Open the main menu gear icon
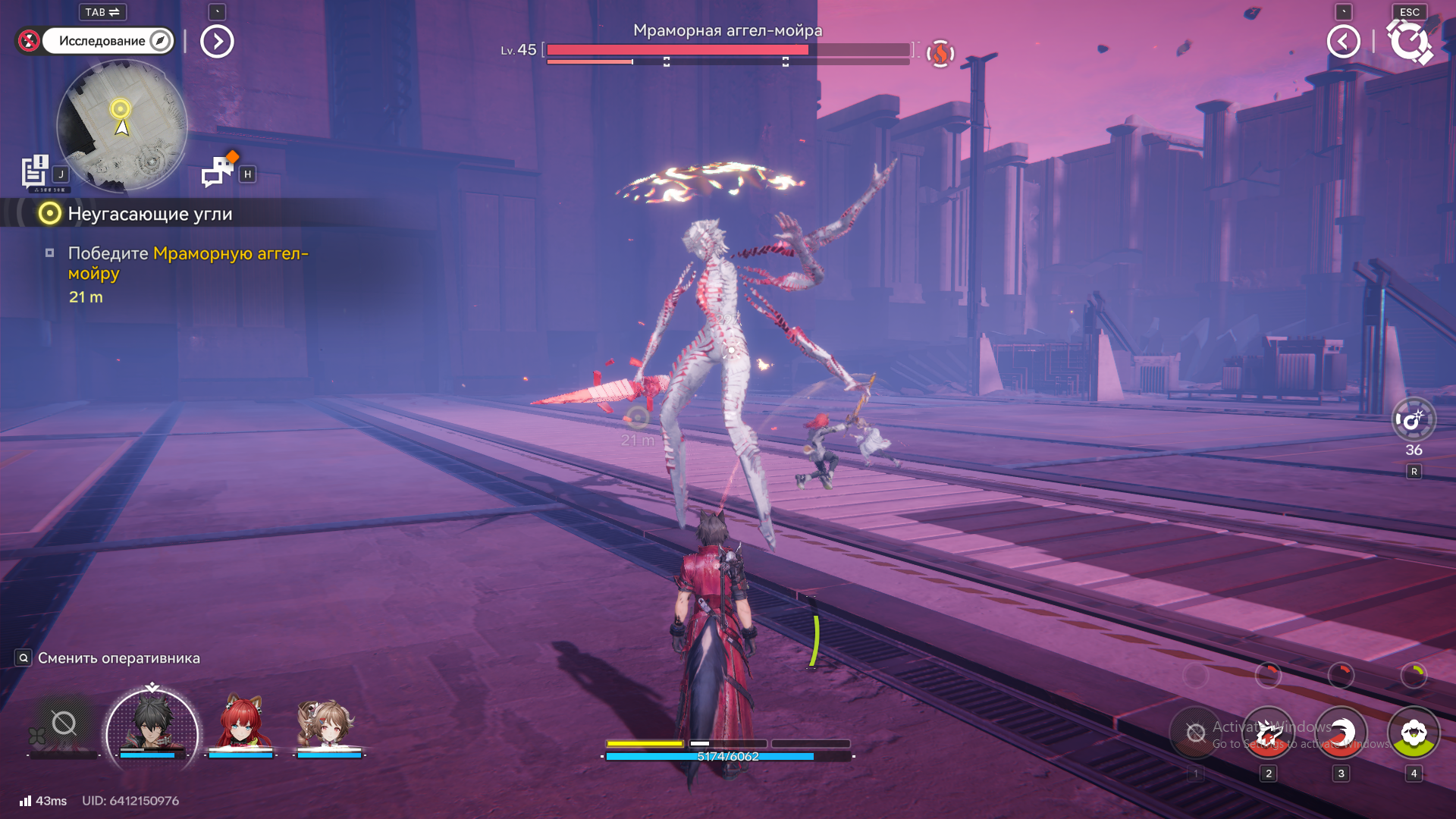The height and width of the screenshot is (819, 1456). [1409, 41]
